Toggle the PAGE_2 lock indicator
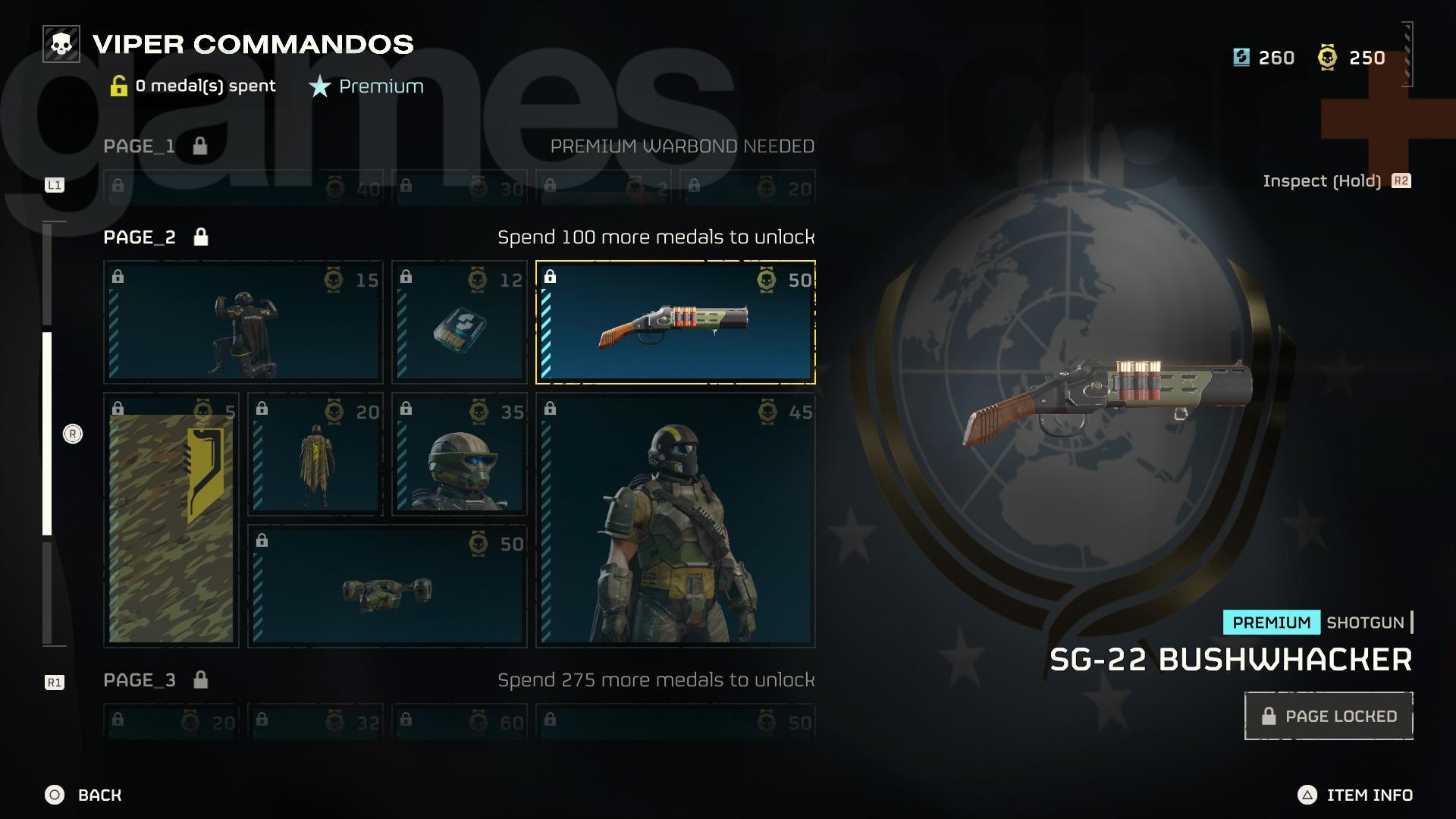This screenshot has width=1456, height=819. [200, 237]
